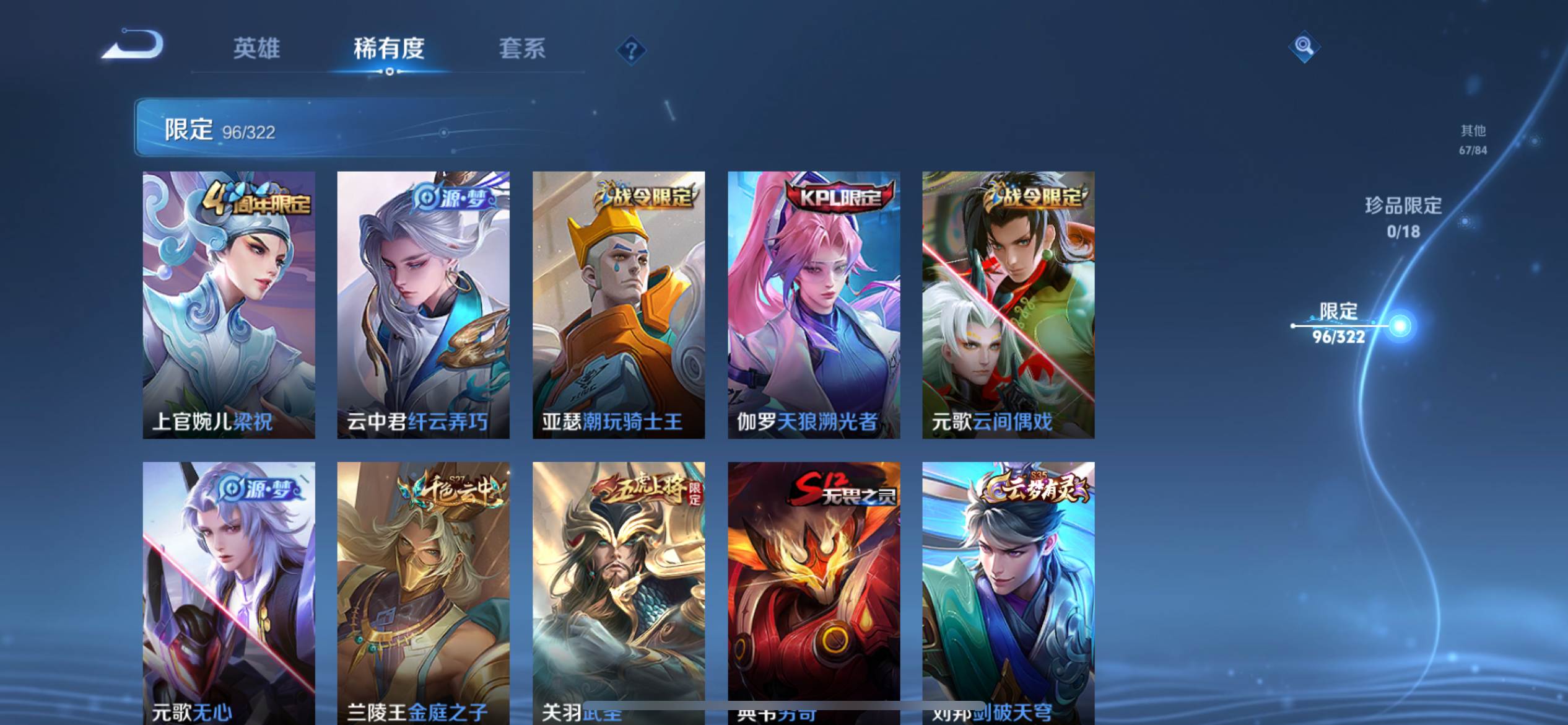View the 云中君 纤云弄巧 skin card
The height and width of the screenshot is (725, 1568).
pyautogui.click(x=423, y=304)
